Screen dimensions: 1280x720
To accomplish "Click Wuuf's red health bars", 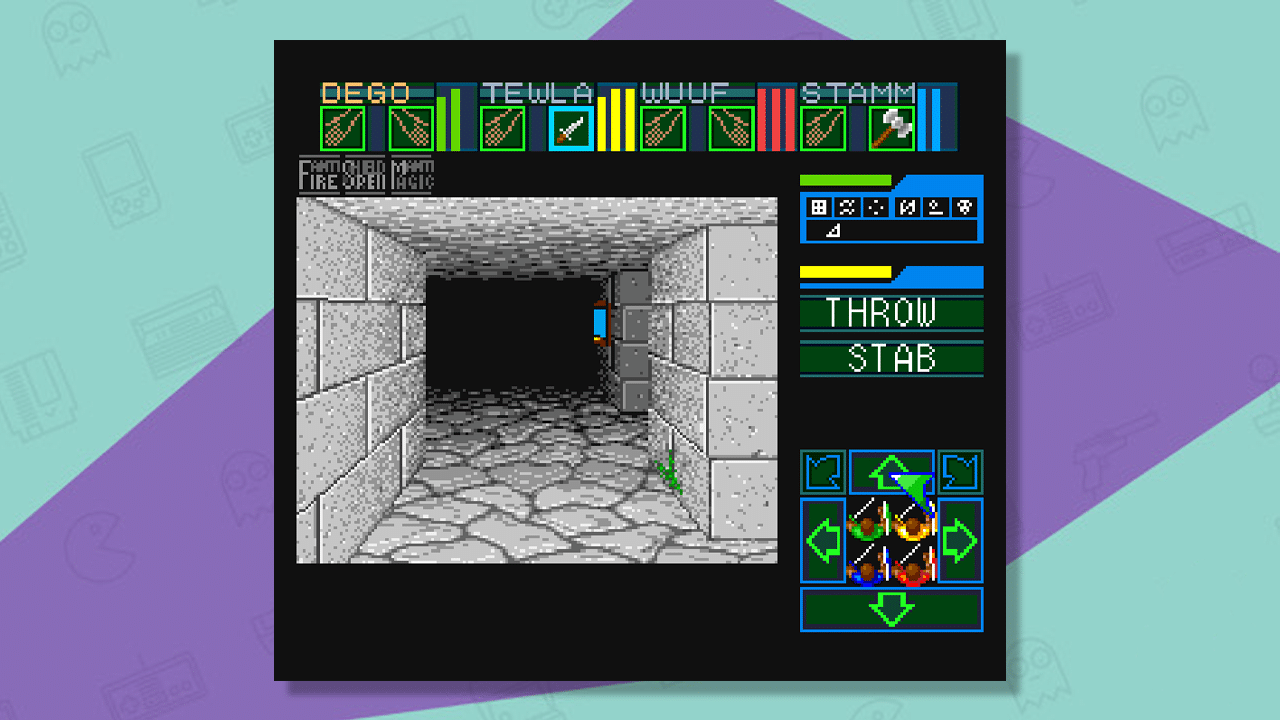I will 775,118.
